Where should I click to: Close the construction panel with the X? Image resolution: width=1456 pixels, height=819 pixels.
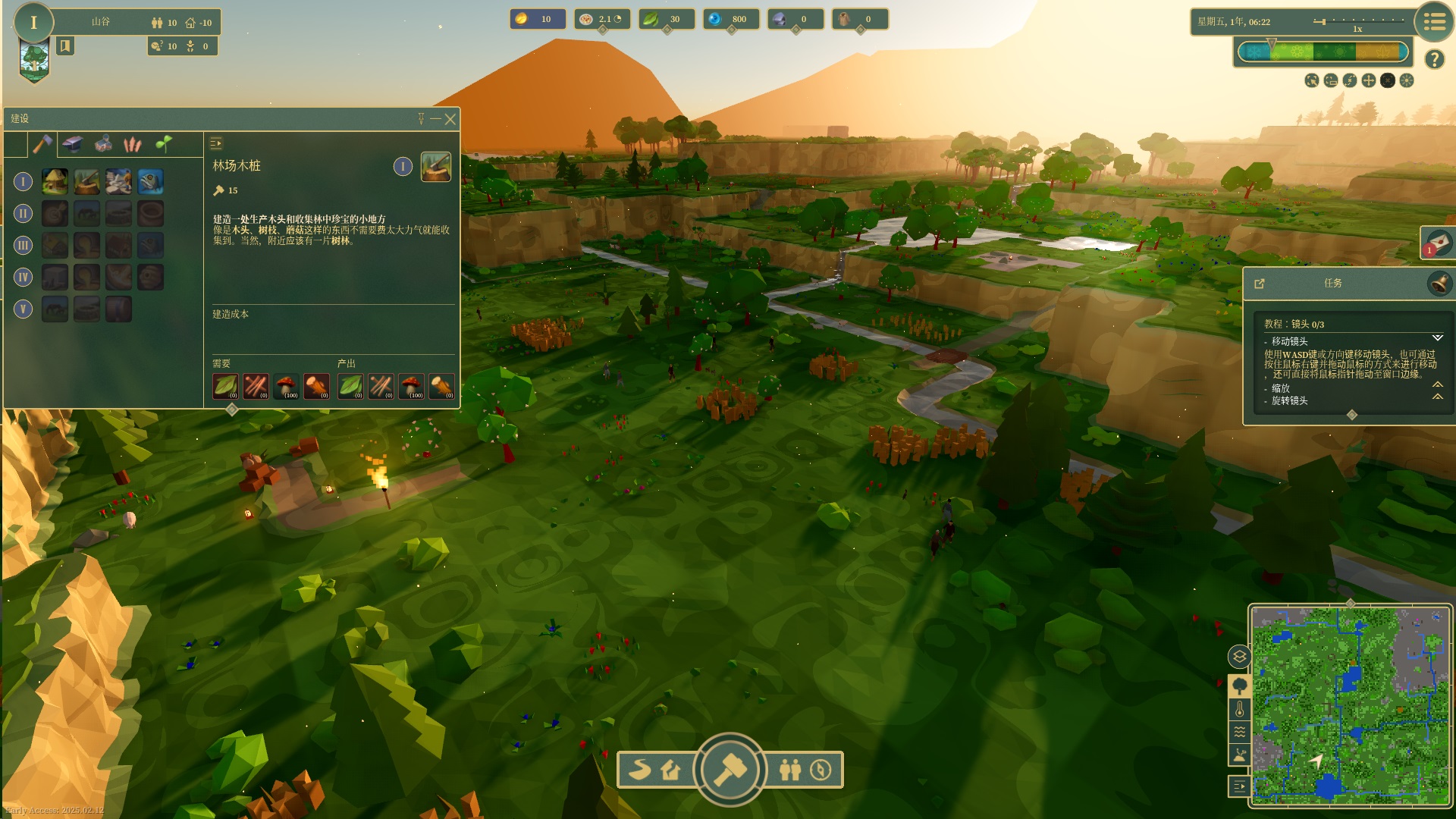[x=450, y=119]
